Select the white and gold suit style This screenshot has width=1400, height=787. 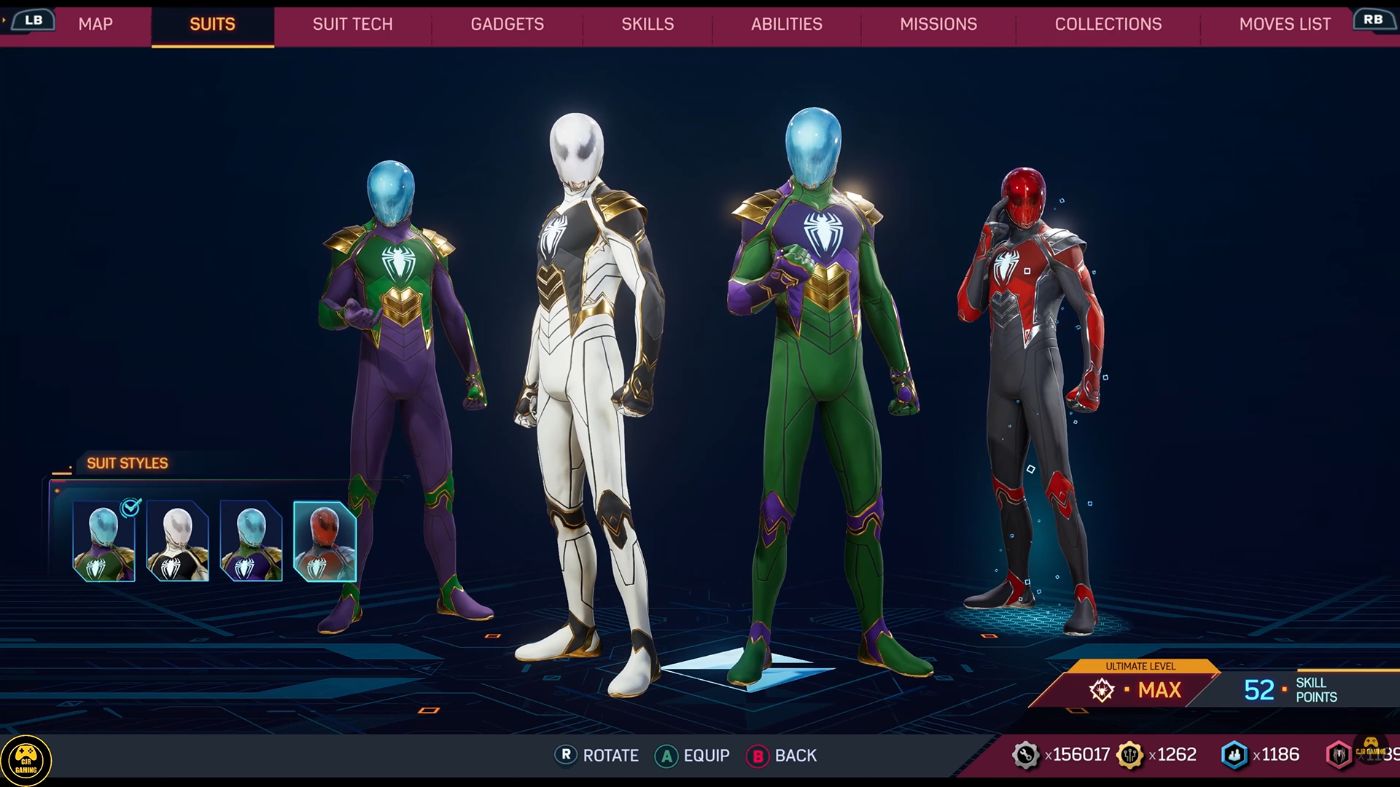coord(177,541)
